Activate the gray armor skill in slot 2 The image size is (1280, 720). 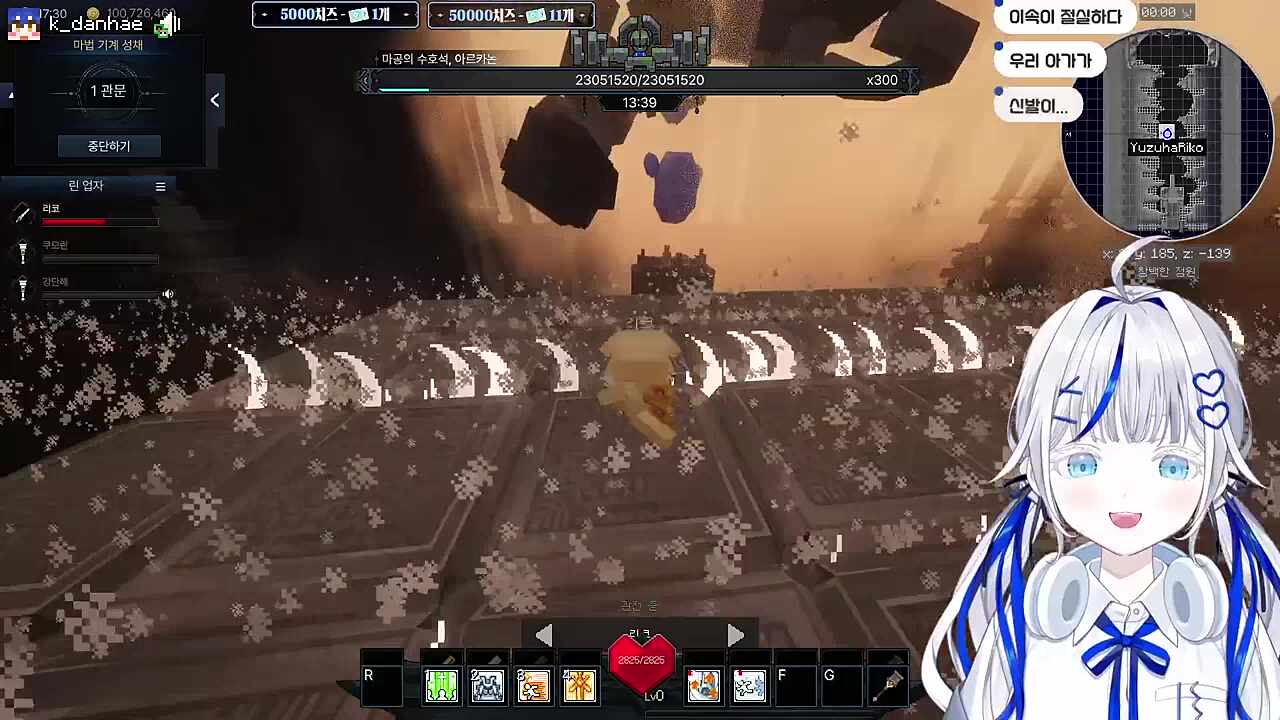(487, 685)
